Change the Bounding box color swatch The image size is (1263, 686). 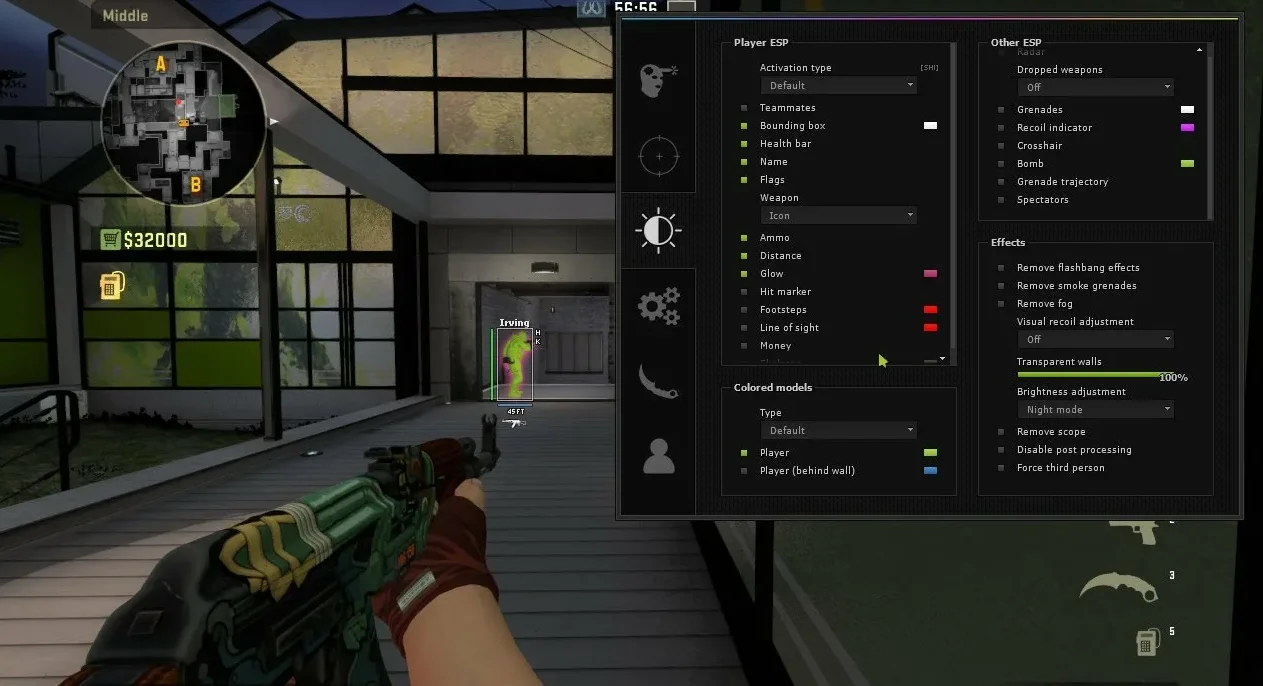coord(930,126)
